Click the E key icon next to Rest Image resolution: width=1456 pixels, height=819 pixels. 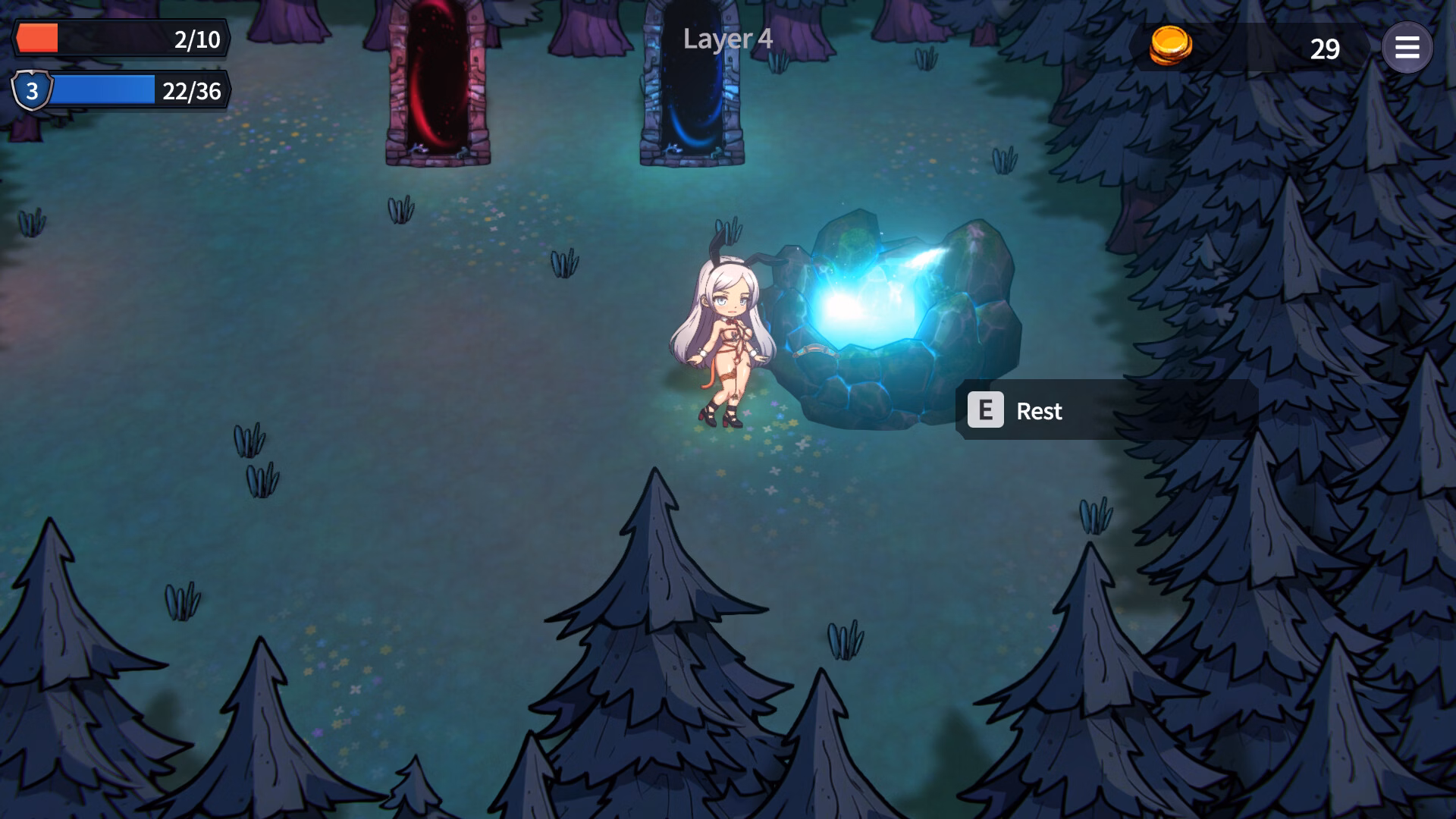(987, 411)
